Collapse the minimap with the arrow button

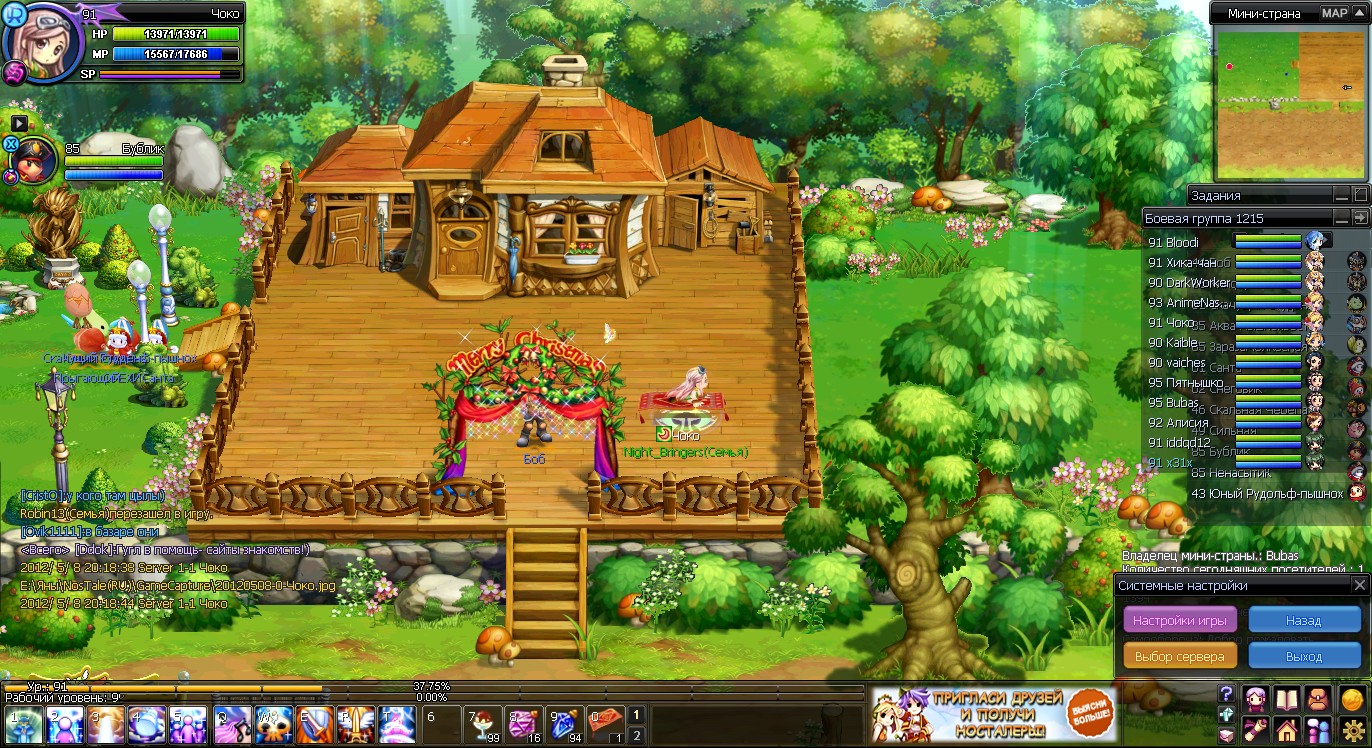[x=1359, y=13]
